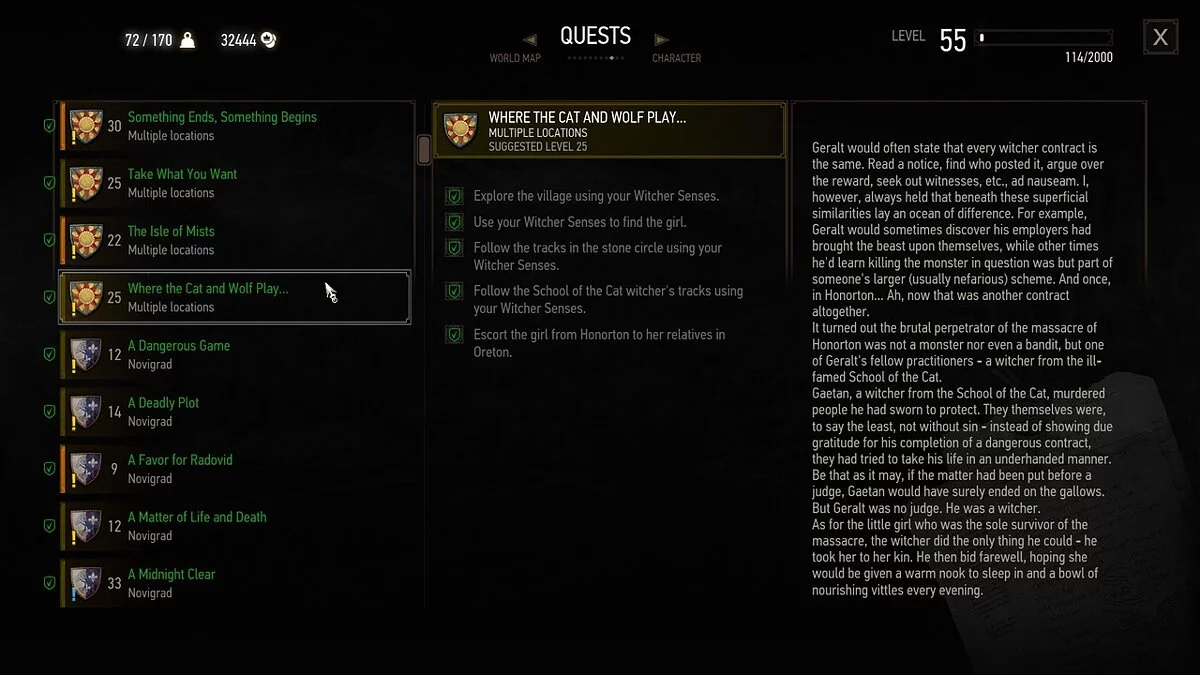Close the Quests menu with X
The image size is (1200, 675).
[x=1160, y=38]
